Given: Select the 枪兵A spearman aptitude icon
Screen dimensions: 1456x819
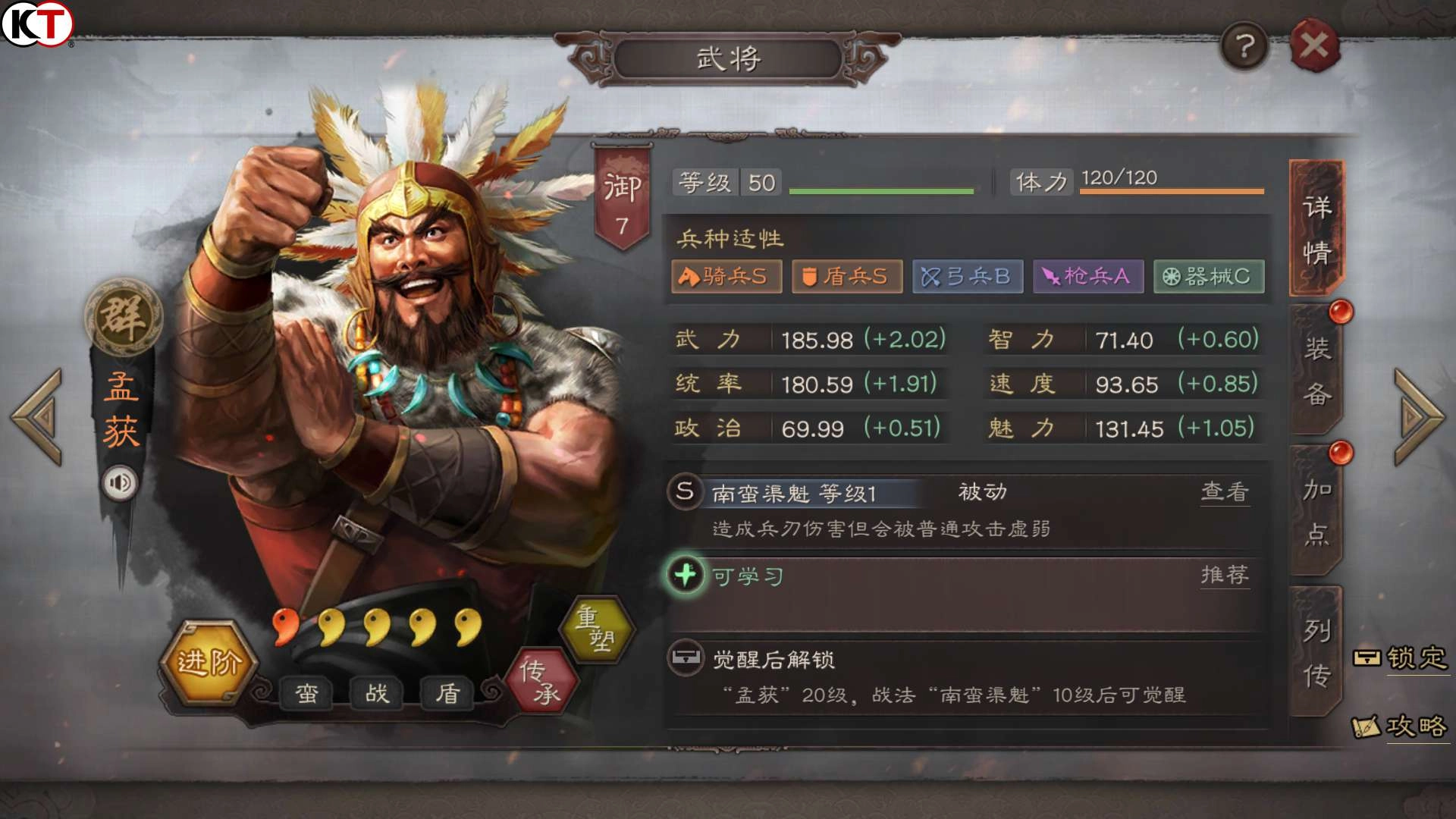Looking at the screenshot, I should [x=1087, y=277].
